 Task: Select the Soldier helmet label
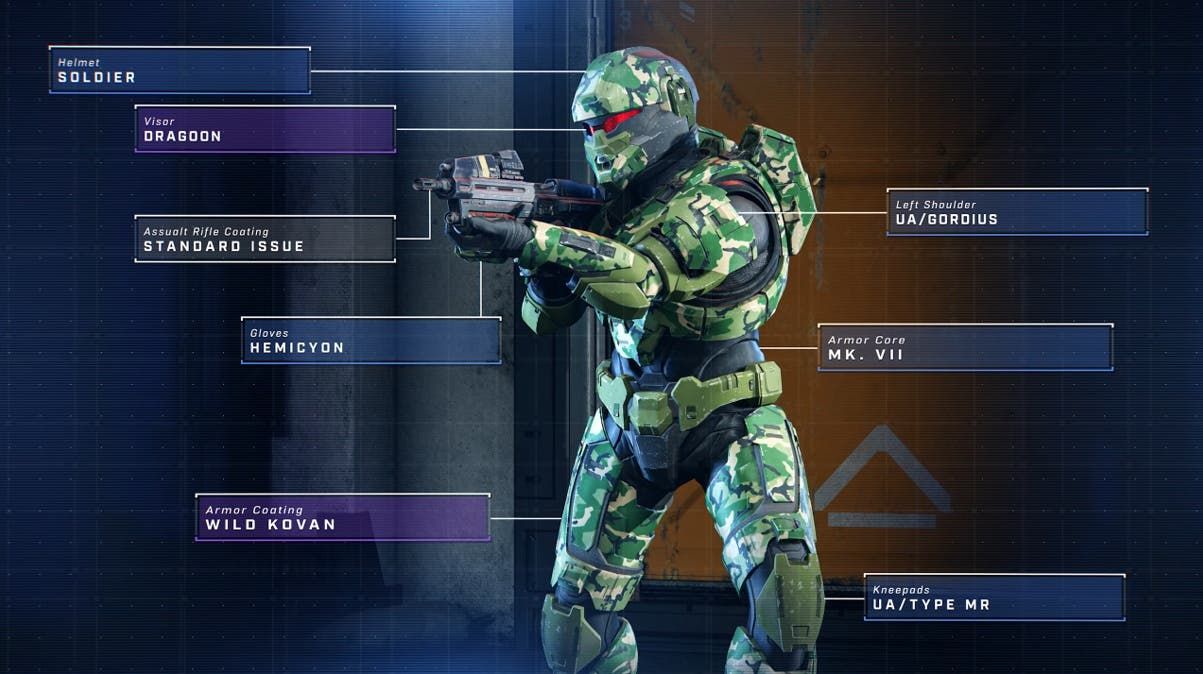(180, 70)
